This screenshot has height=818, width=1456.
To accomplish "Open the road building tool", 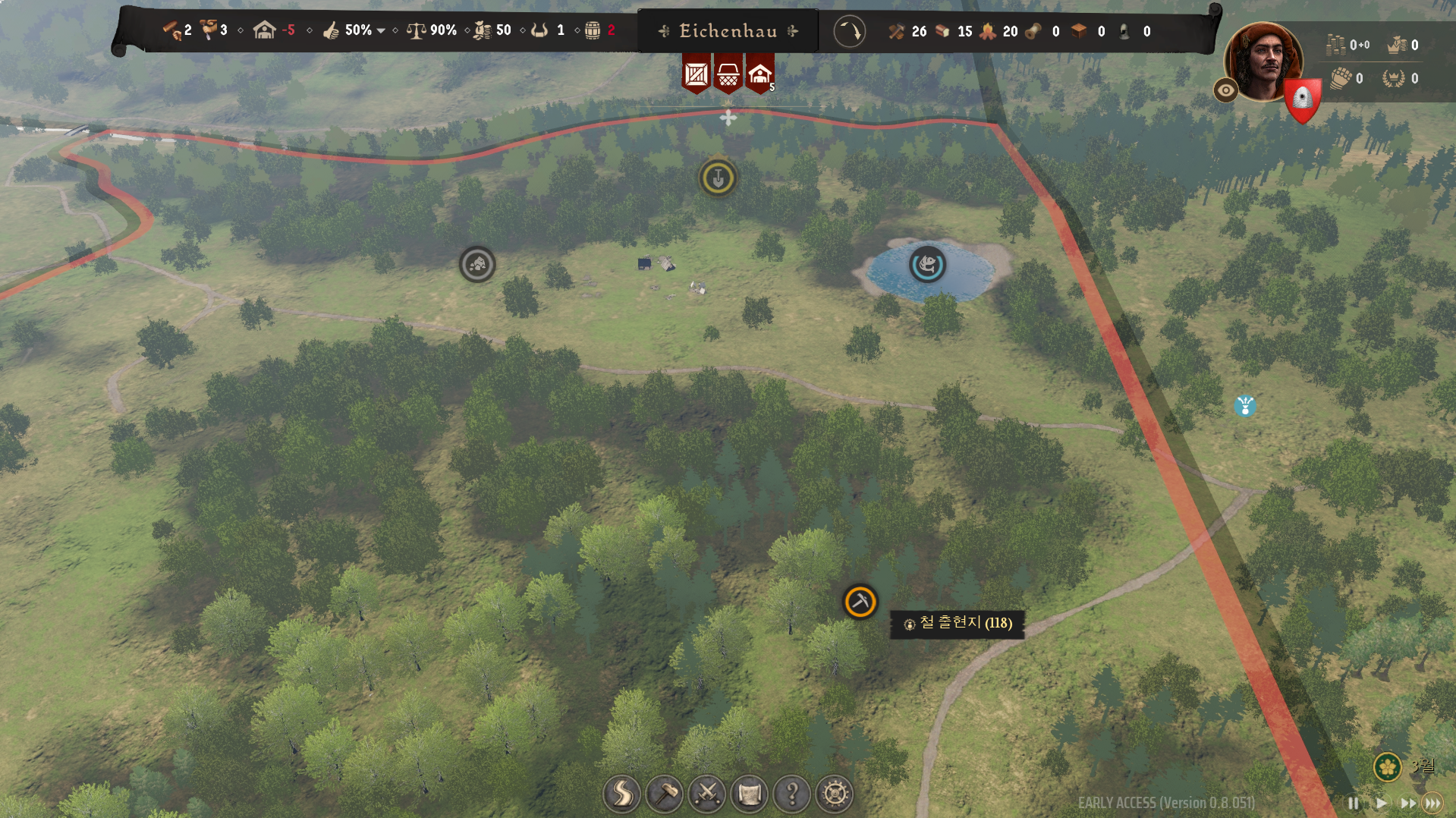I will coord(621,794).
